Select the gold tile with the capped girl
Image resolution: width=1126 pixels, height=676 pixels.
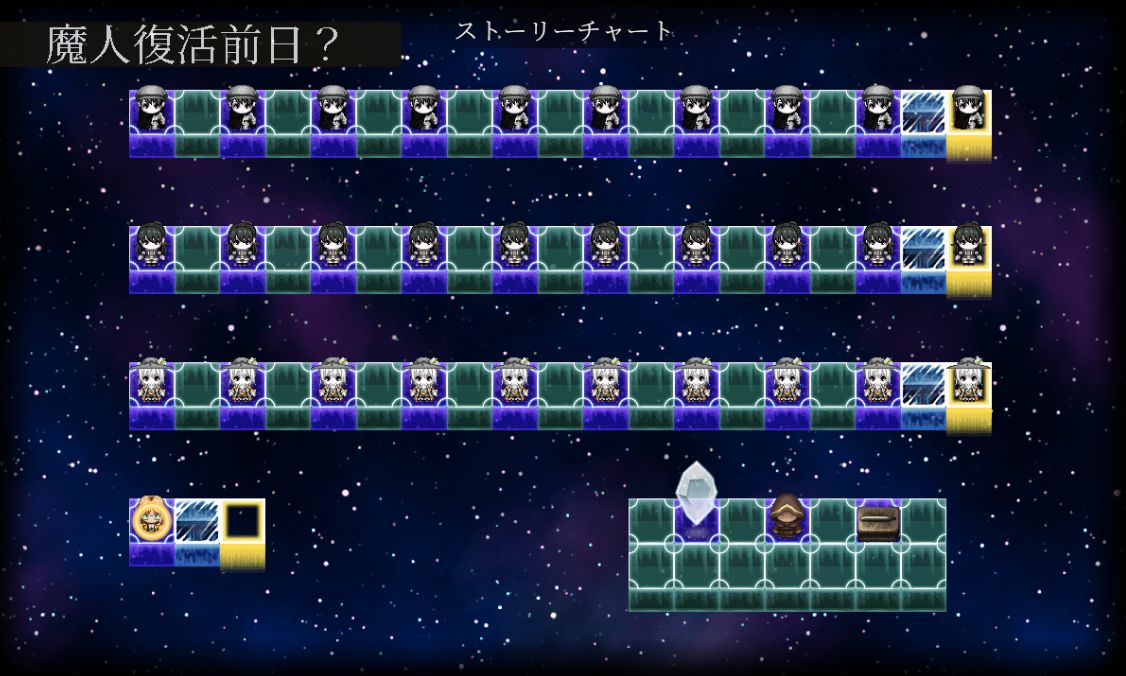(x=968, y=113)
